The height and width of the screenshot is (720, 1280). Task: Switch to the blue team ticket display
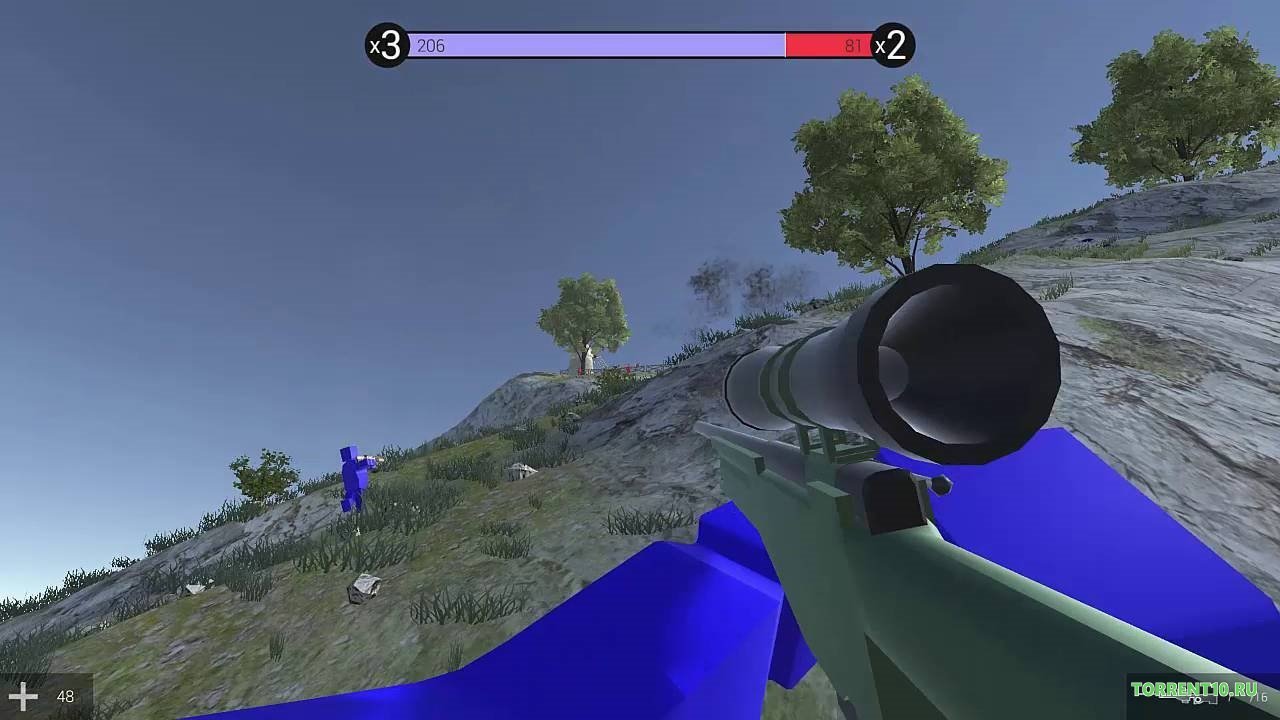click(x=385, y=44)
